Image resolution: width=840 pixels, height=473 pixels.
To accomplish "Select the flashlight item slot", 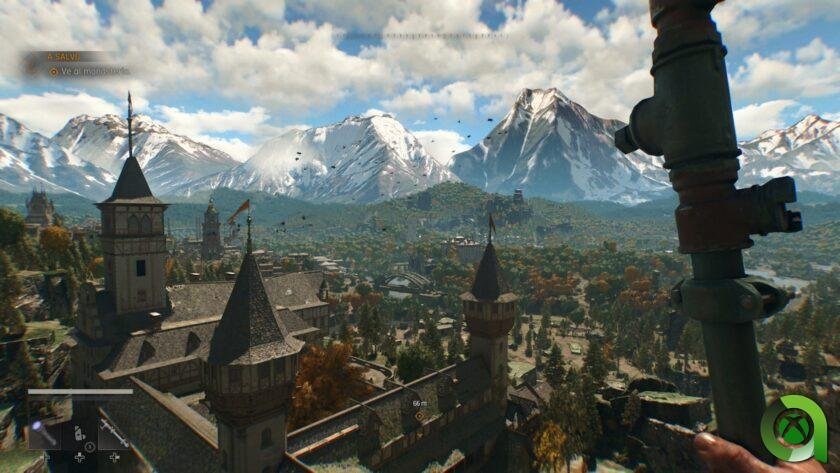I will pyautogui.click(x=43, y=434).
